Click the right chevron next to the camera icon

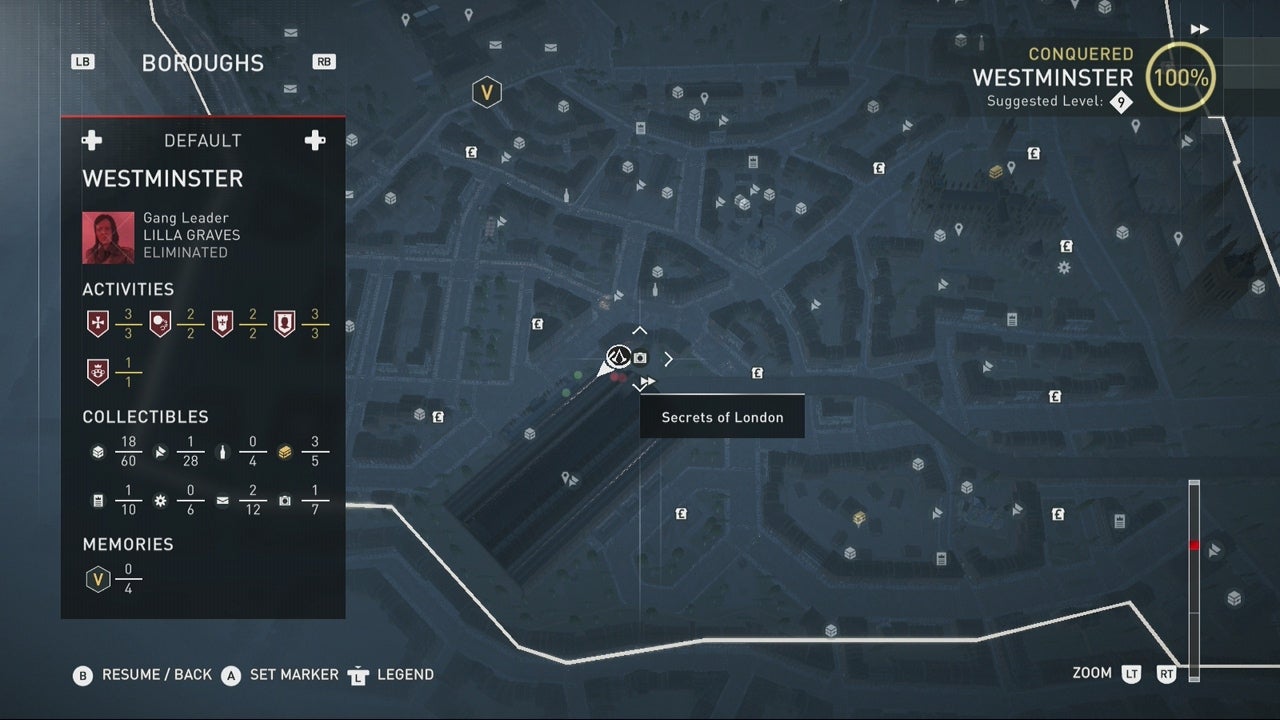668,358
